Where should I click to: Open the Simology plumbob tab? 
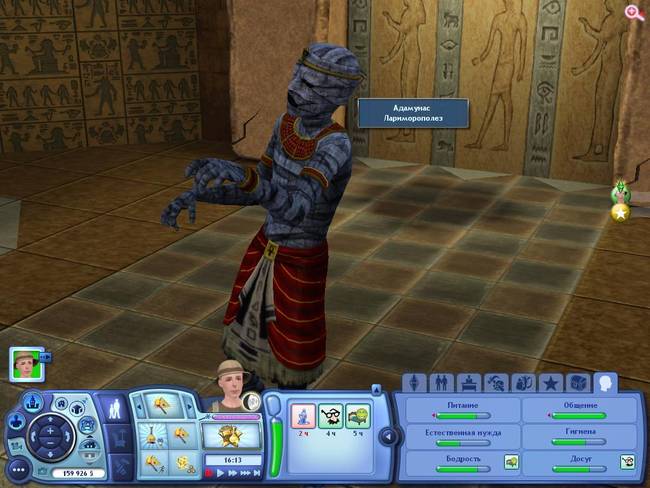(413, 383)
